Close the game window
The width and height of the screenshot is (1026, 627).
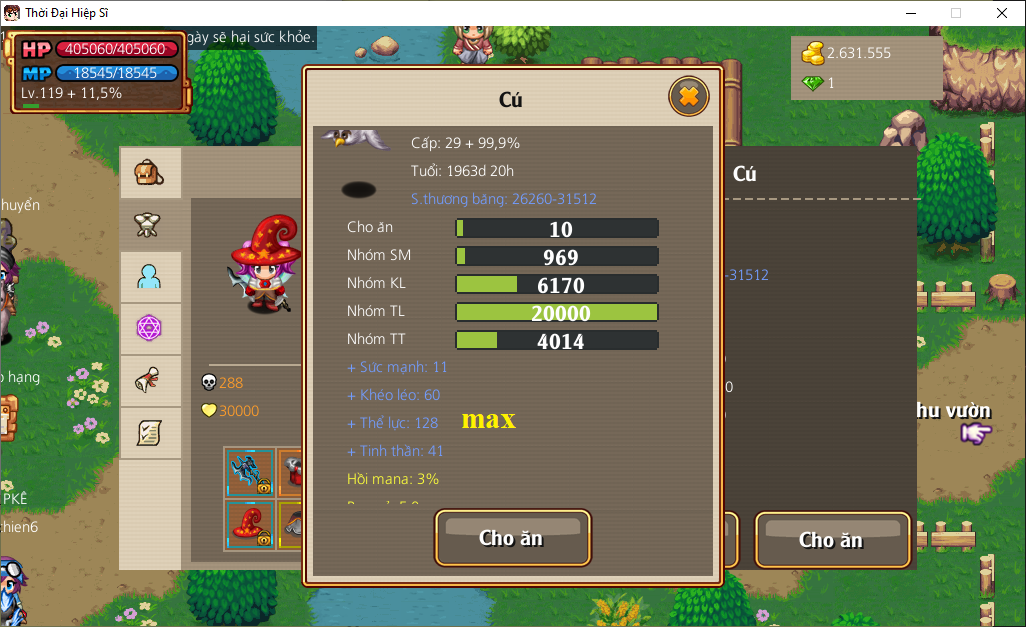(1001, 13)
